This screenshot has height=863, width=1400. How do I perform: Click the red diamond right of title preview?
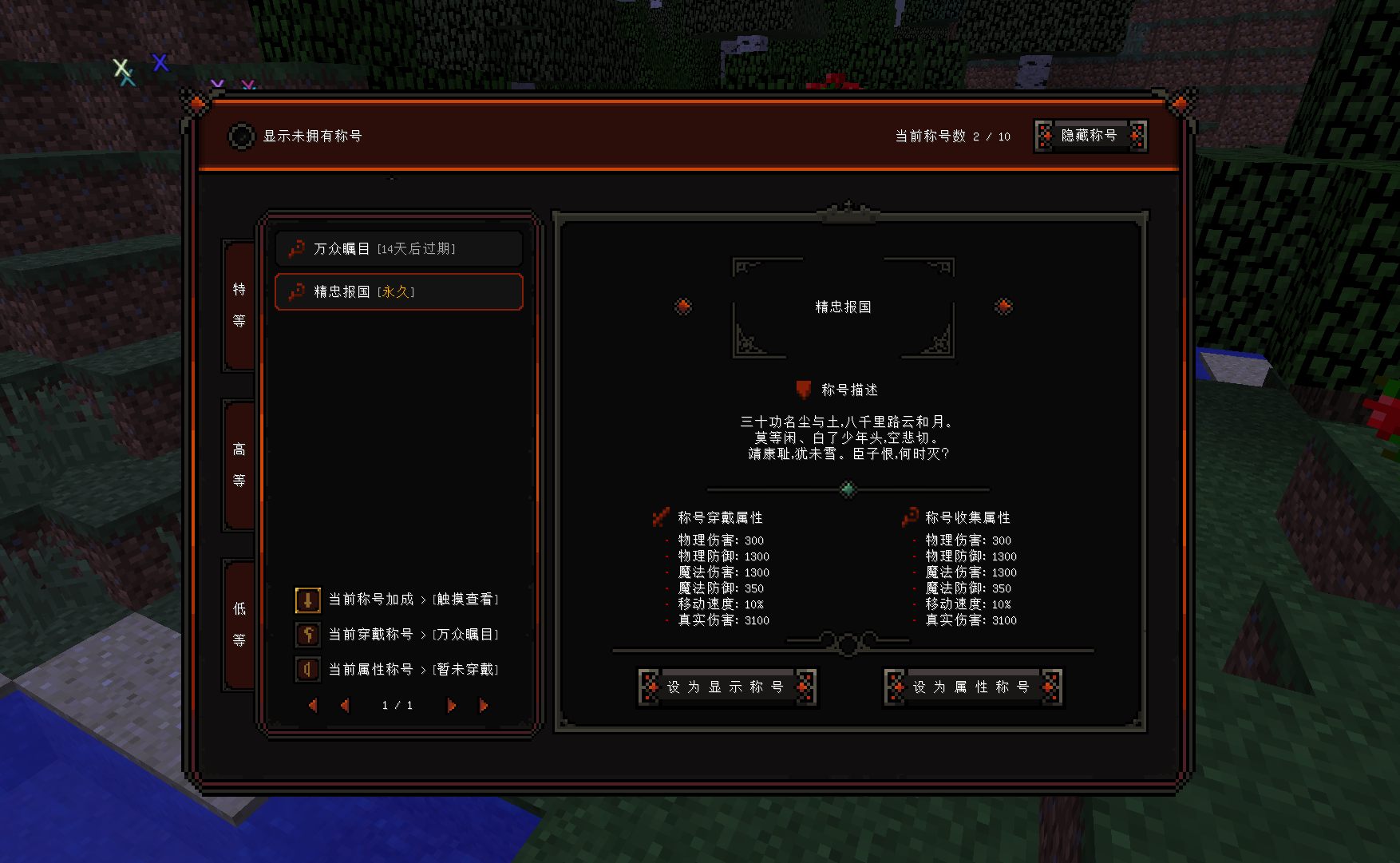pos(1003,307)
